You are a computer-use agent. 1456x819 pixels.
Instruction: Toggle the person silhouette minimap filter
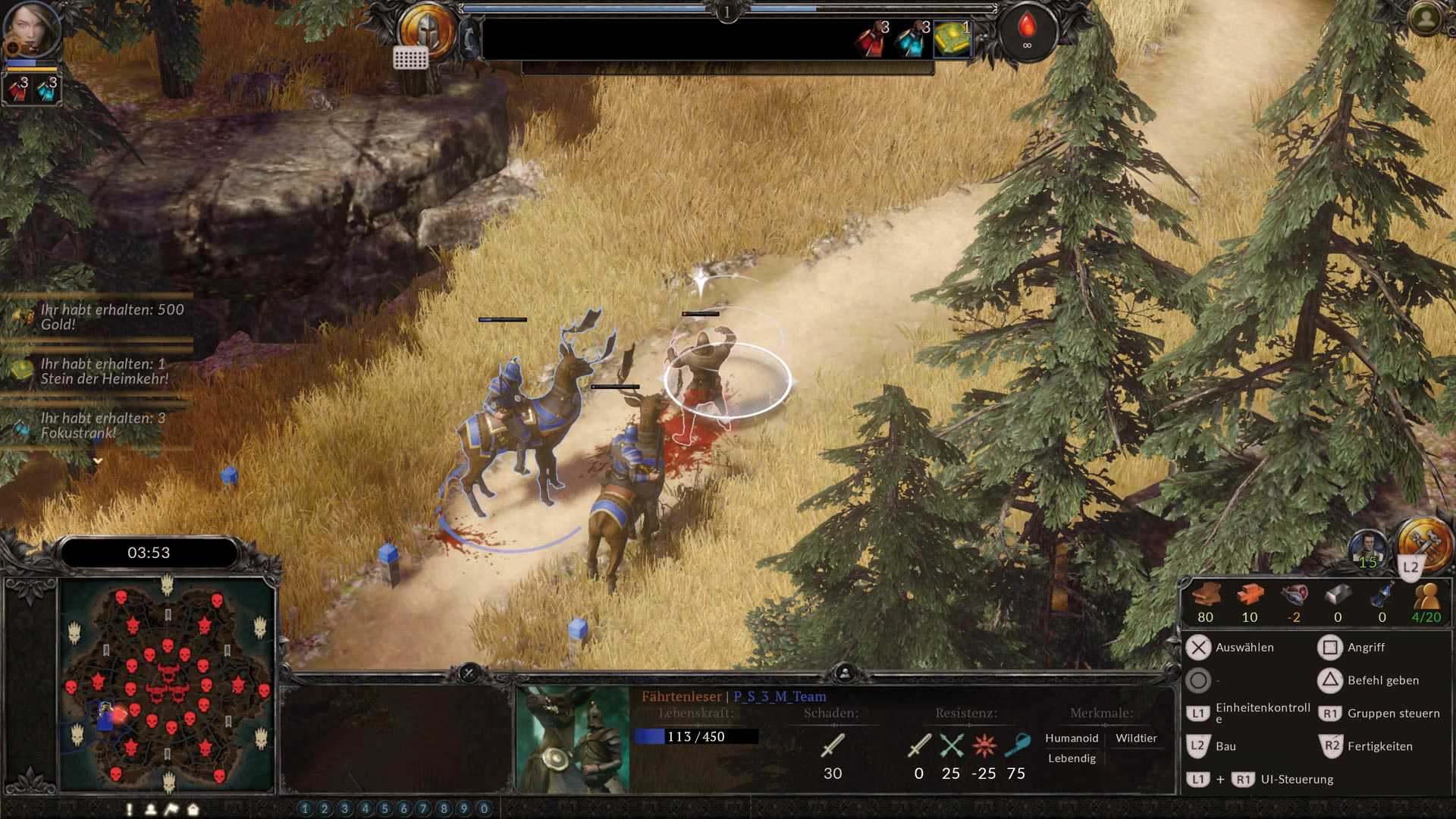click(151, 809)
